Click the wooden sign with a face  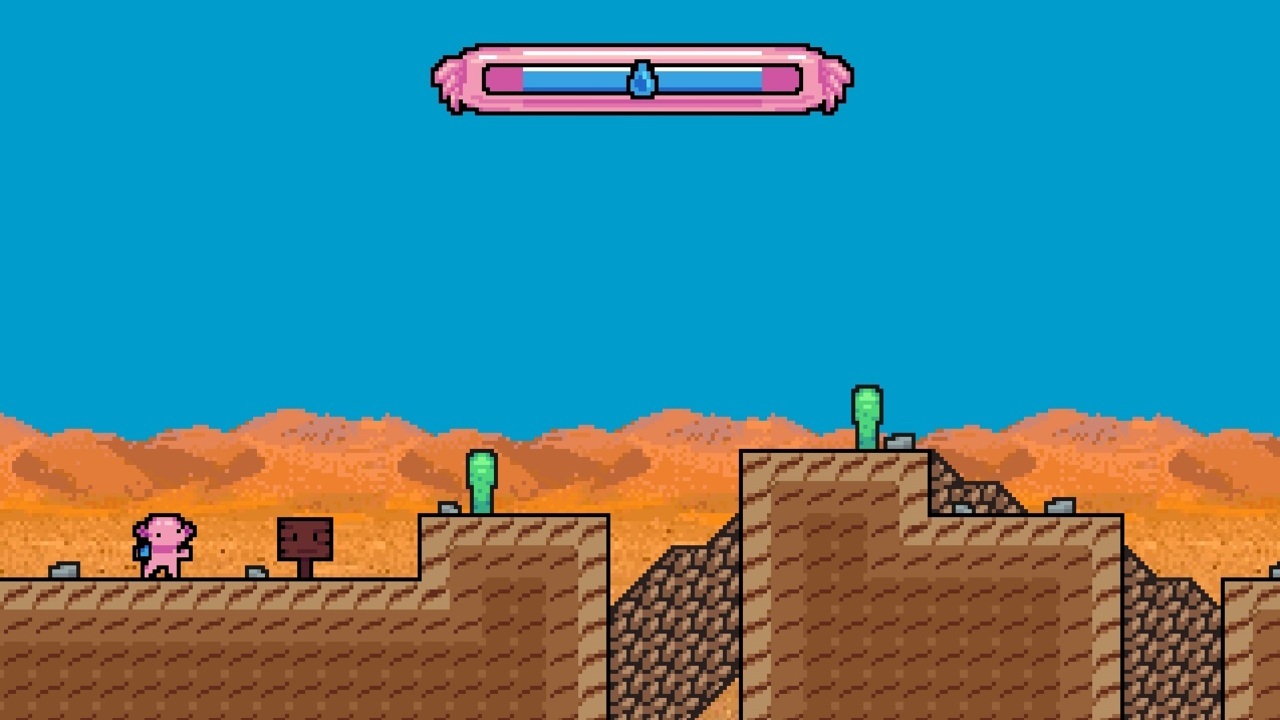(306, 540)
